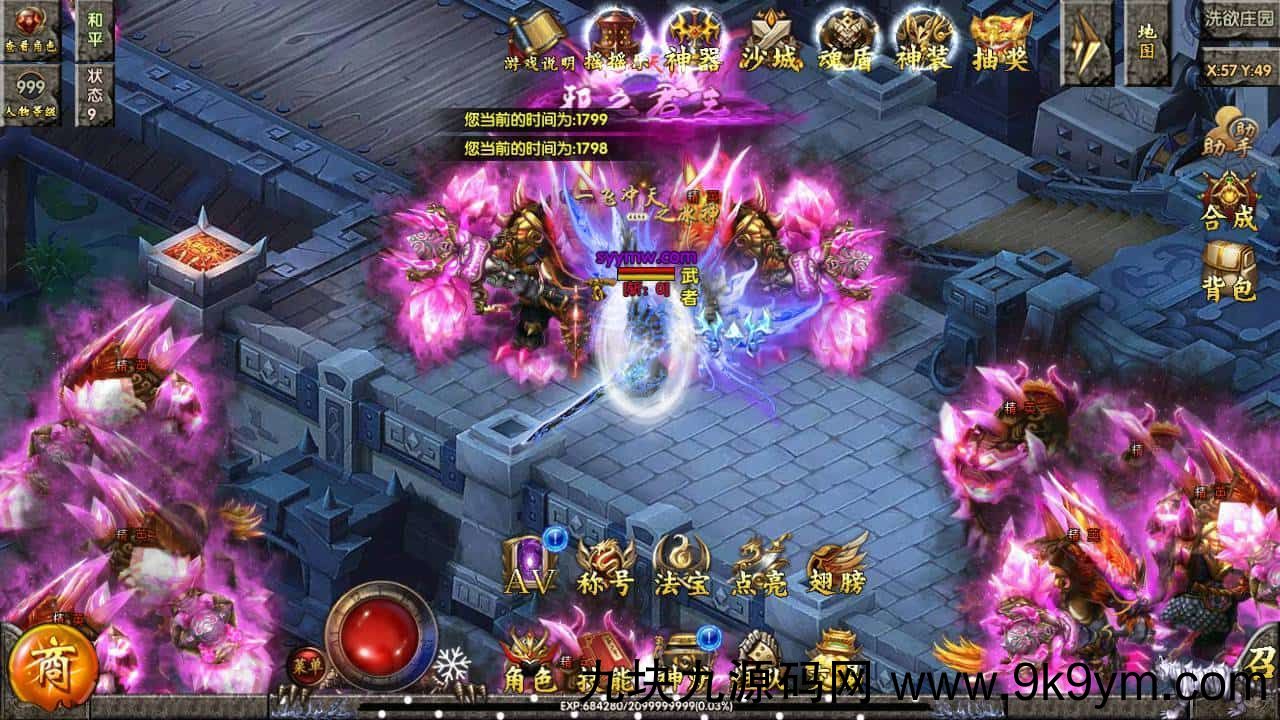Open the 神装 divine gear menu
The width and height of the screenshot is (1280, 720).
click(923, 42)
